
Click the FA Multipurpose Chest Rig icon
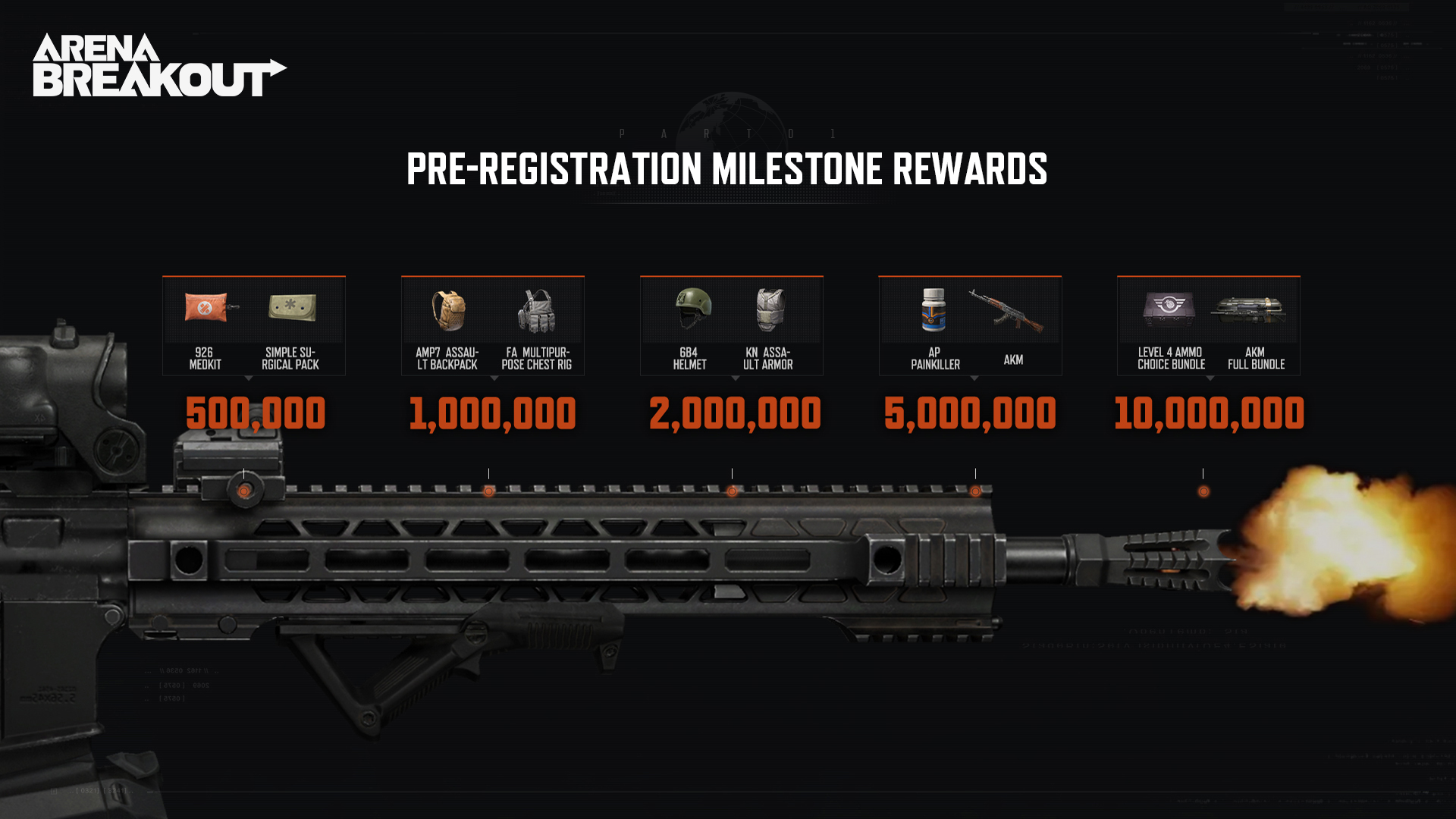point(537,311)
